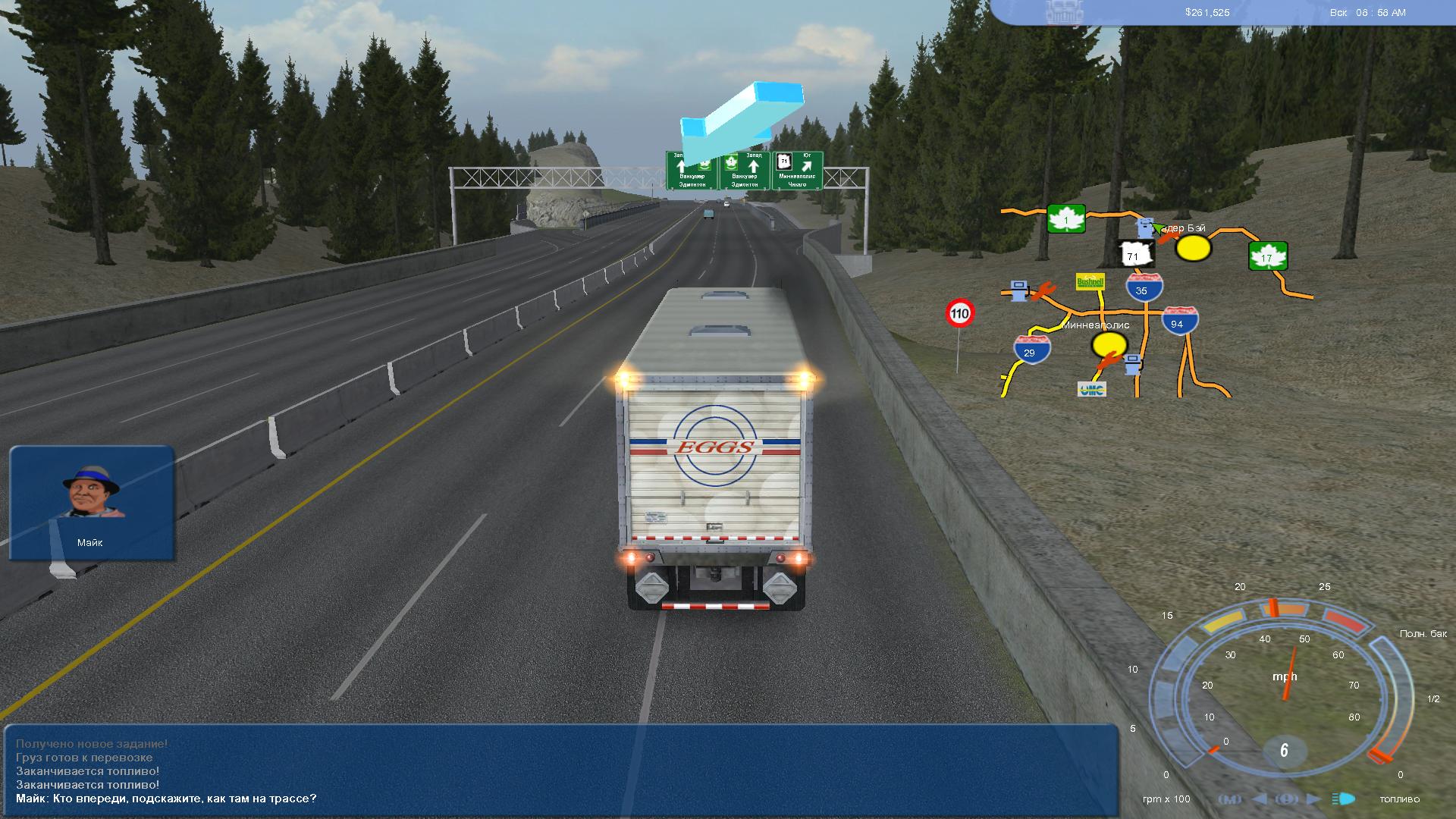Screen dimensions: 1456x819
Task: Toggle the parking brake exclamation indicator
Action: [x=1286, y=799]
